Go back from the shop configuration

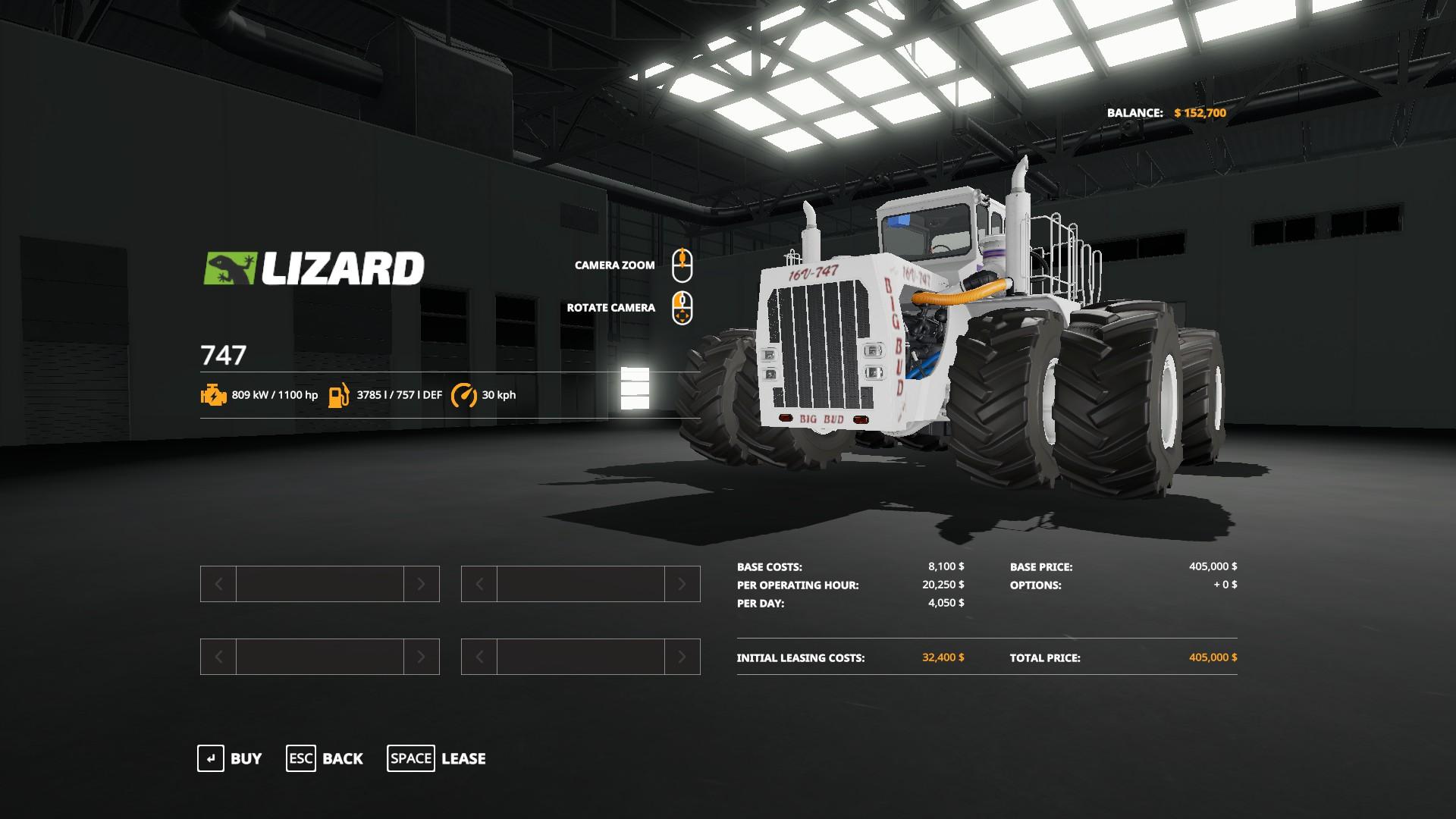pos(325,758)
